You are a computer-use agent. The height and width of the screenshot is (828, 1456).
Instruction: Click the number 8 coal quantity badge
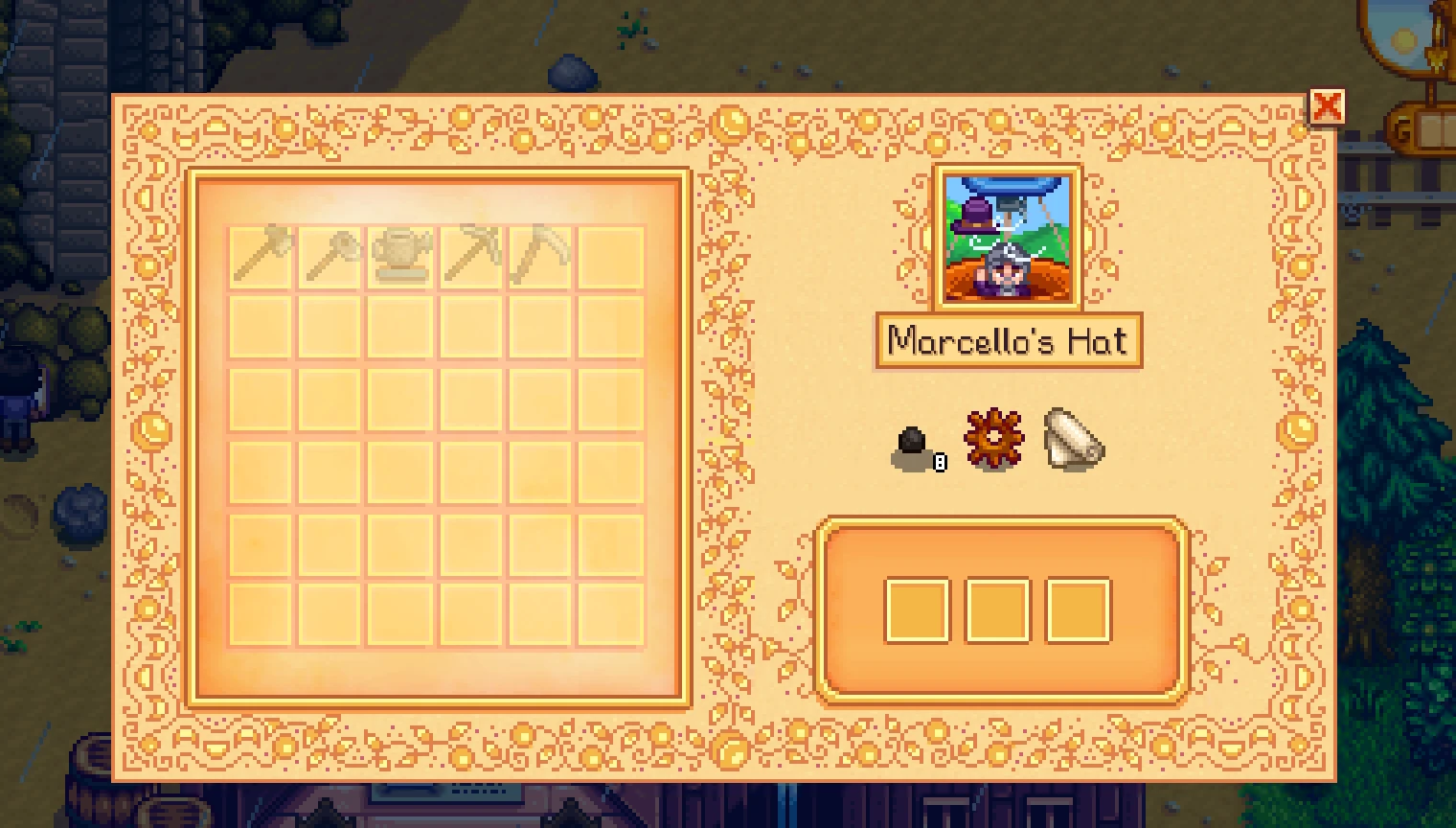click(x=940, y=463)
